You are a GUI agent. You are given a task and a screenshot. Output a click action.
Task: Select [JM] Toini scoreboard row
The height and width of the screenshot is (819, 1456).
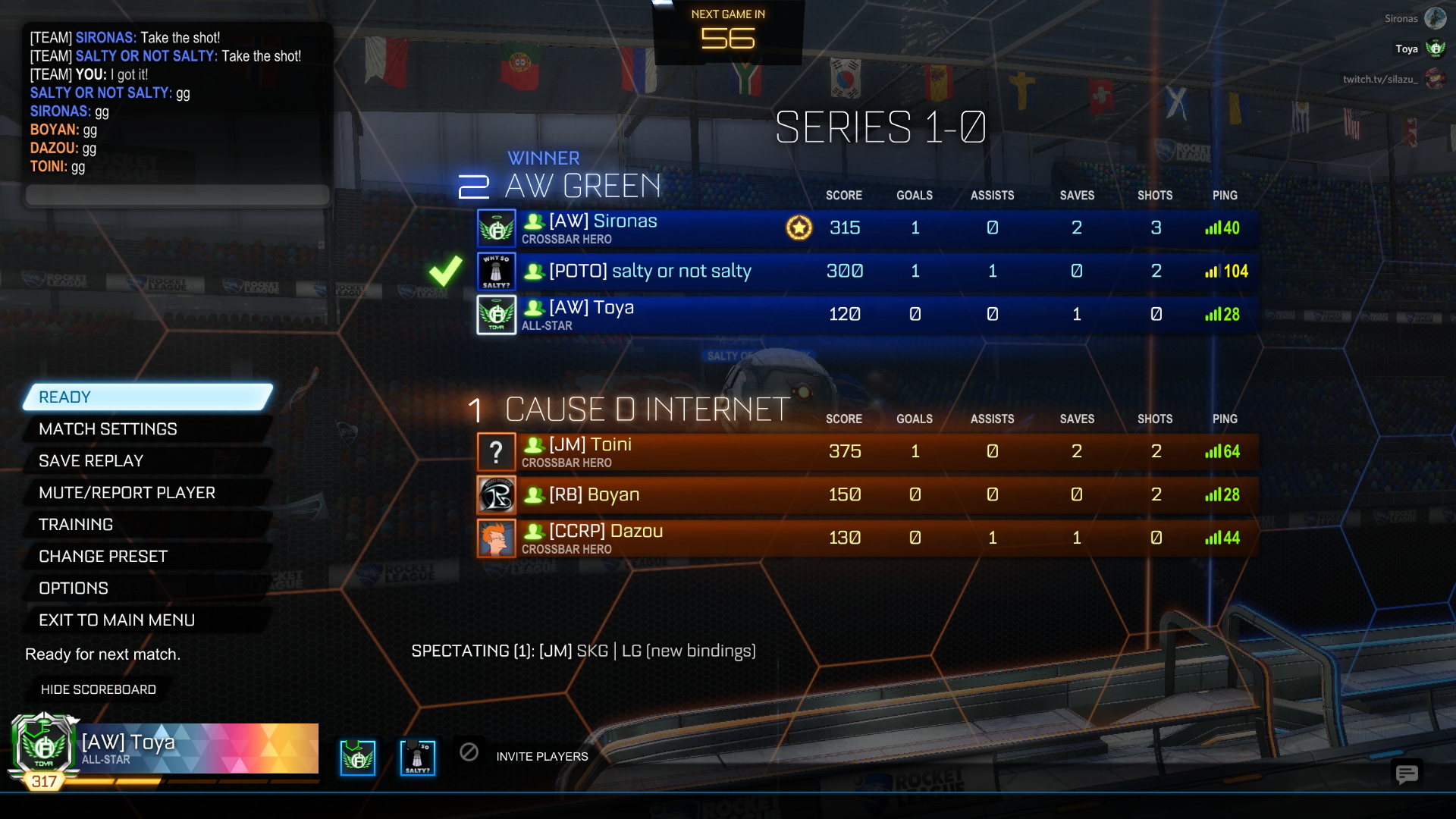(x=864, y=452)
